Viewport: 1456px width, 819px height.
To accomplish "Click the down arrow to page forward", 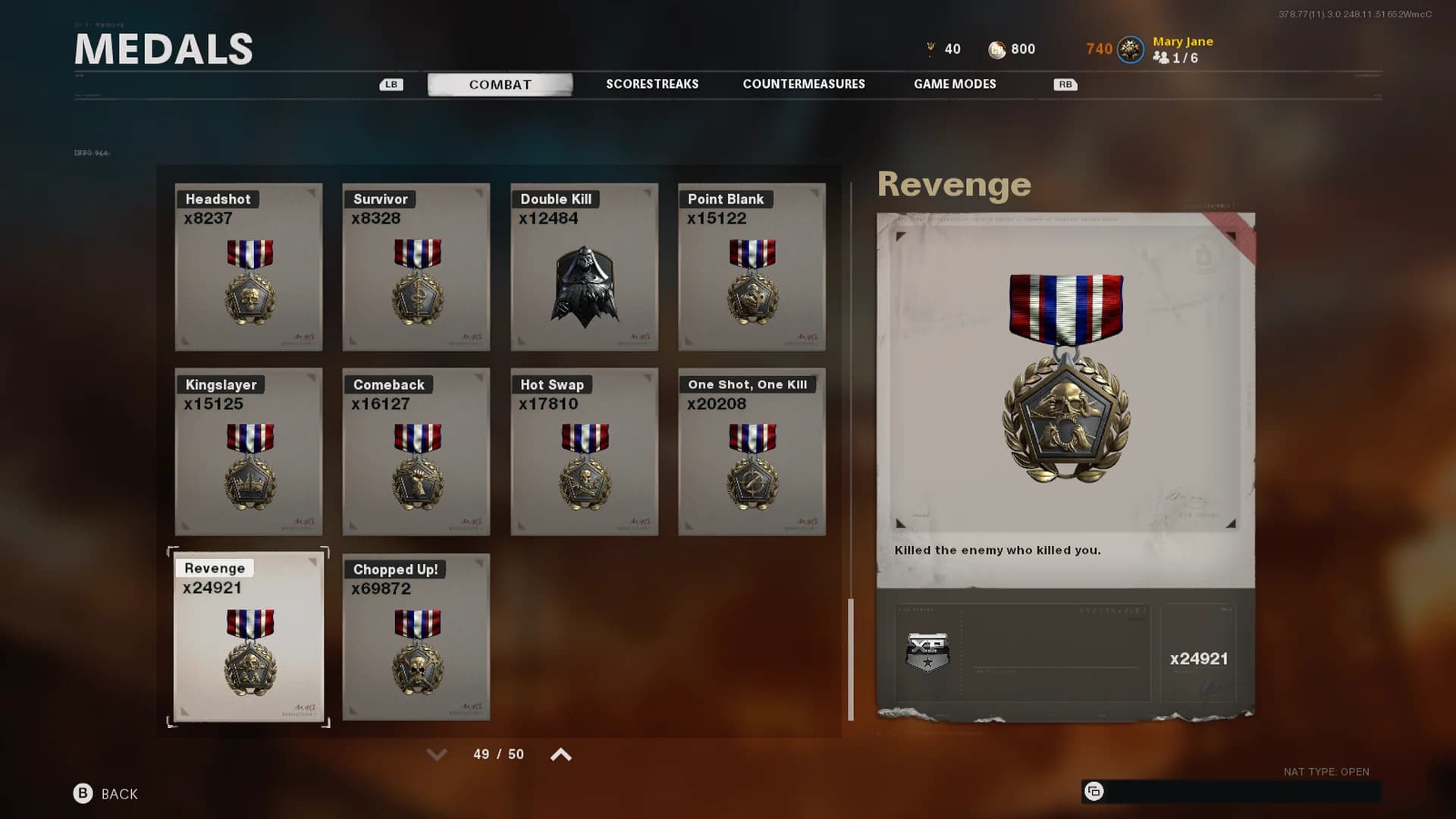I will [437, 755].
